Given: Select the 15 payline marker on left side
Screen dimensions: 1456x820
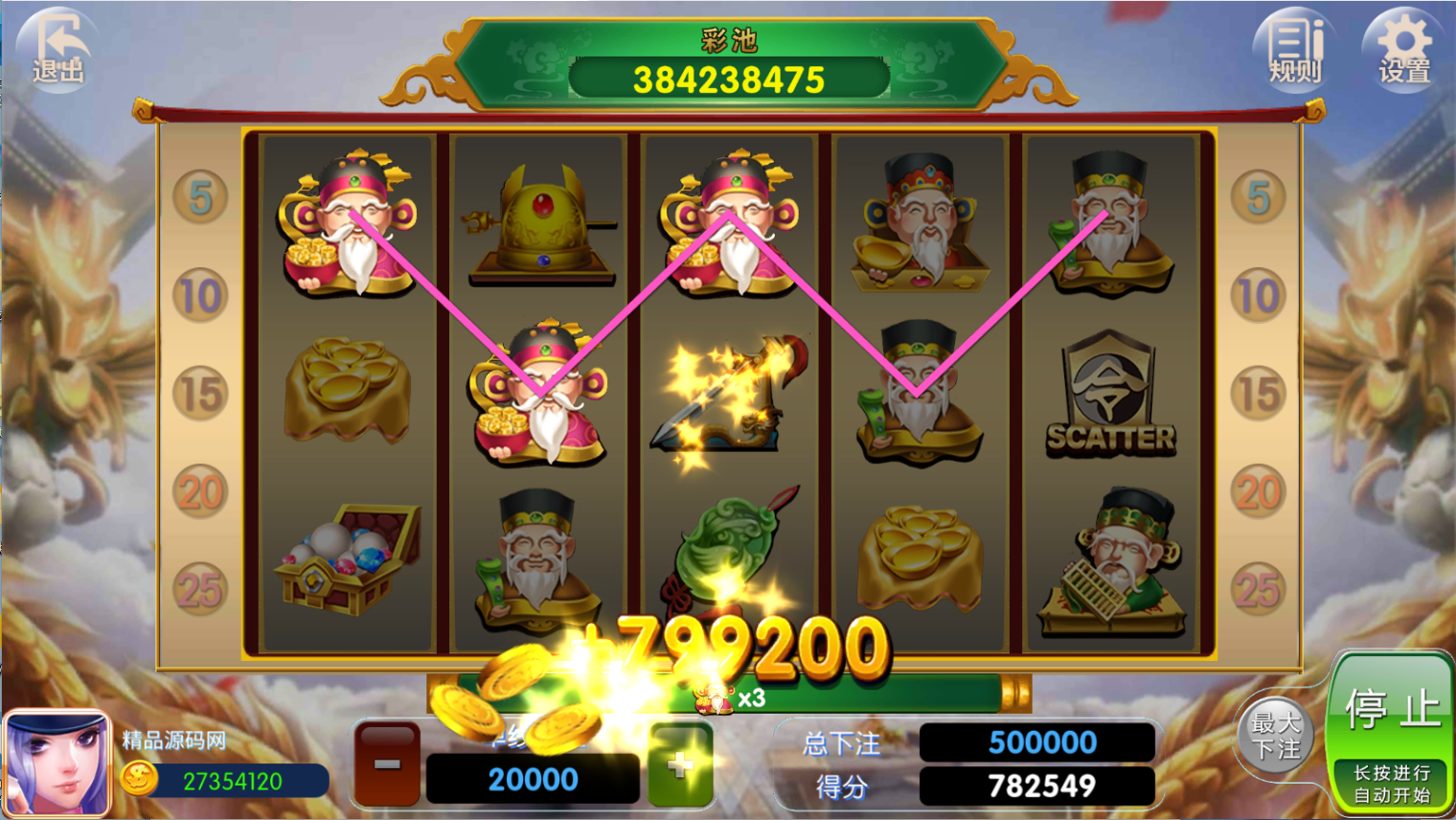Looking at the screenshot, I should point(200,393).
